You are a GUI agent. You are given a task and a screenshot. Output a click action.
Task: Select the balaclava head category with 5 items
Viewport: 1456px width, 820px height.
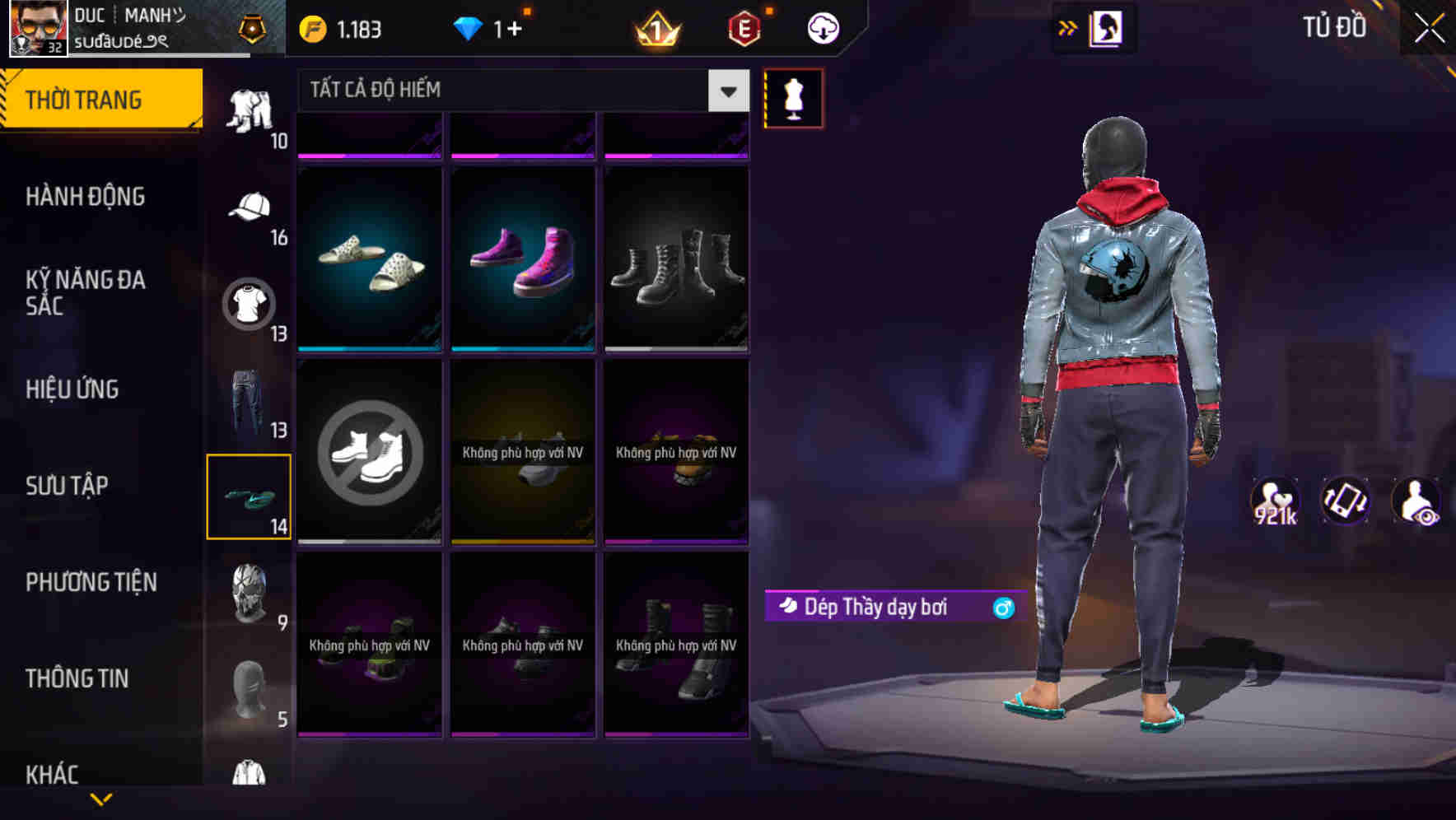click(249, 690)
